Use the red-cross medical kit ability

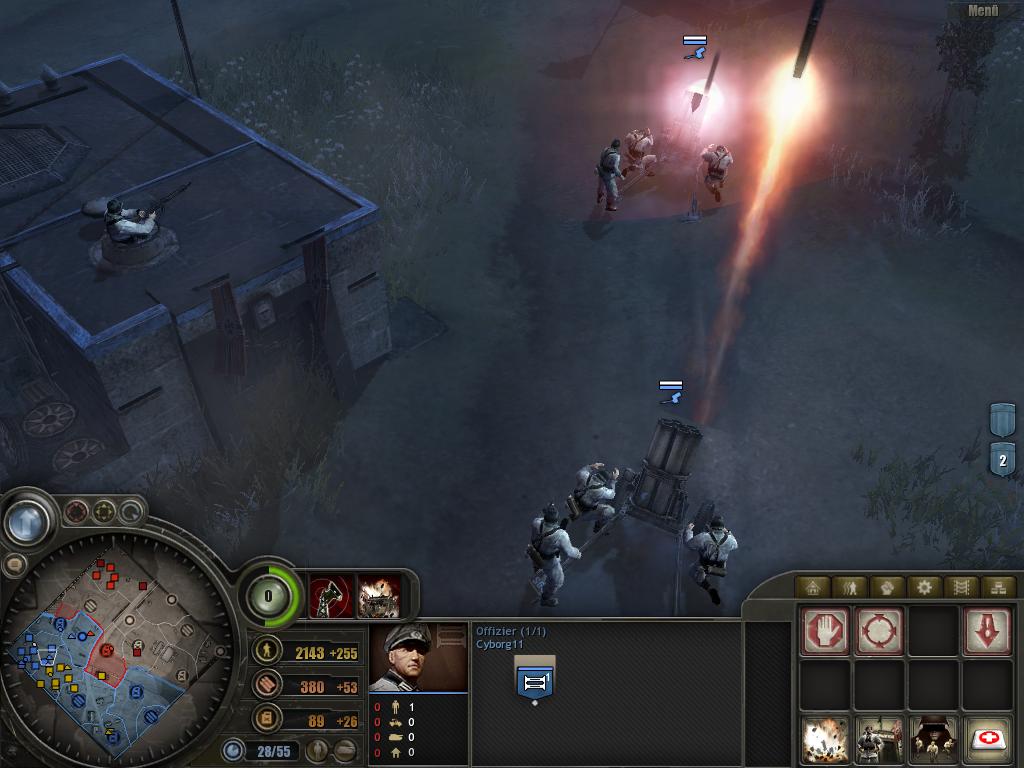click(987, 740)
